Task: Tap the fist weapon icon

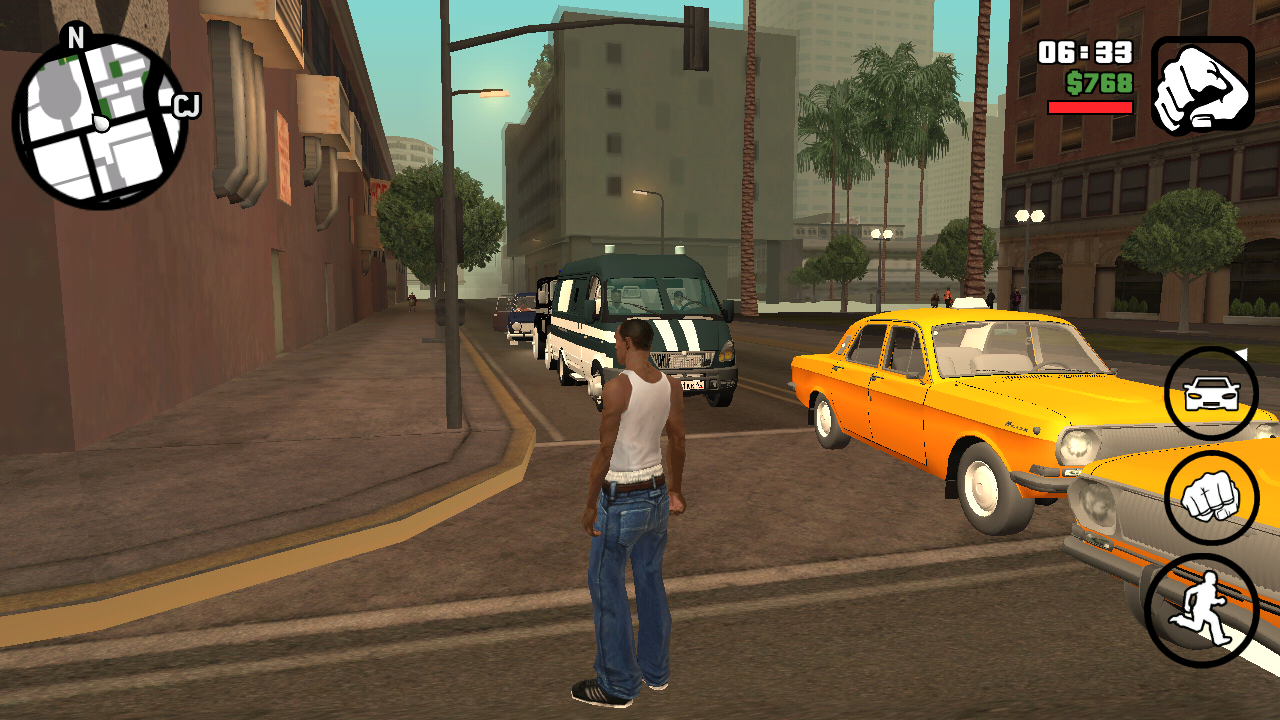Action: pyautogui.click(x=1202, y=85)
